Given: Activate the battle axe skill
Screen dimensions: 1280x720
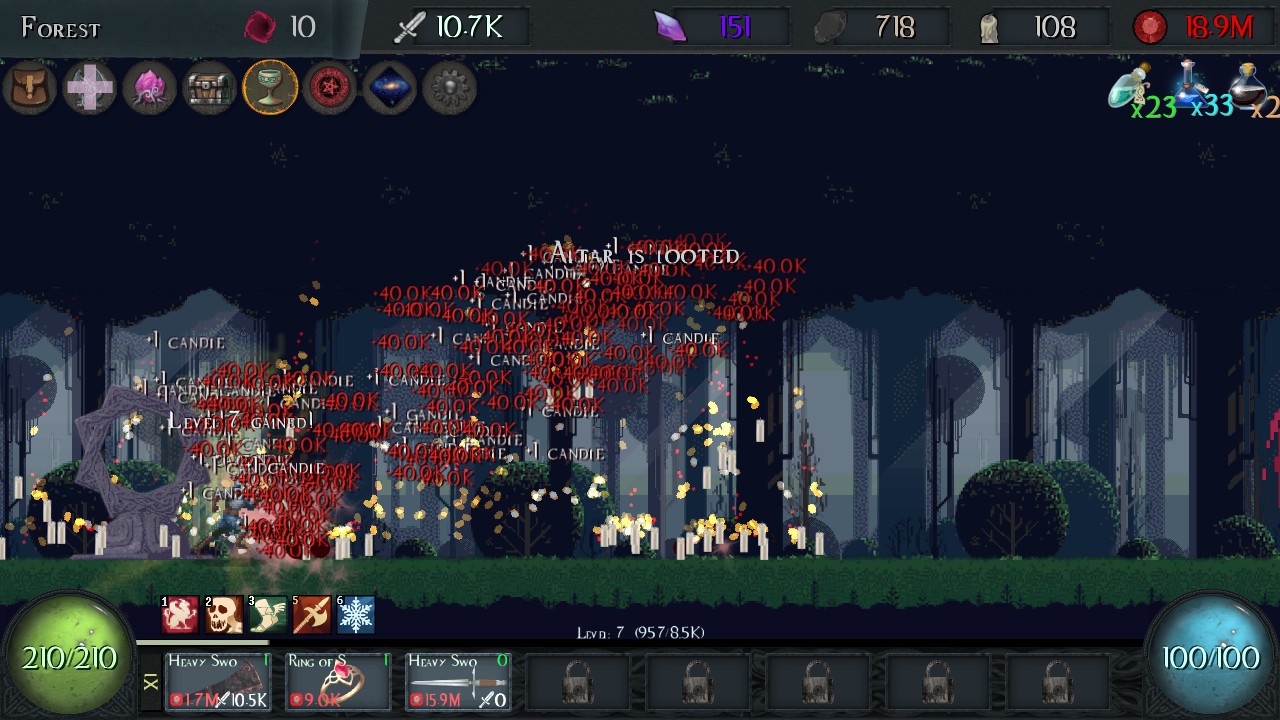Looking at the screenshot, I should tap(312, 615).
